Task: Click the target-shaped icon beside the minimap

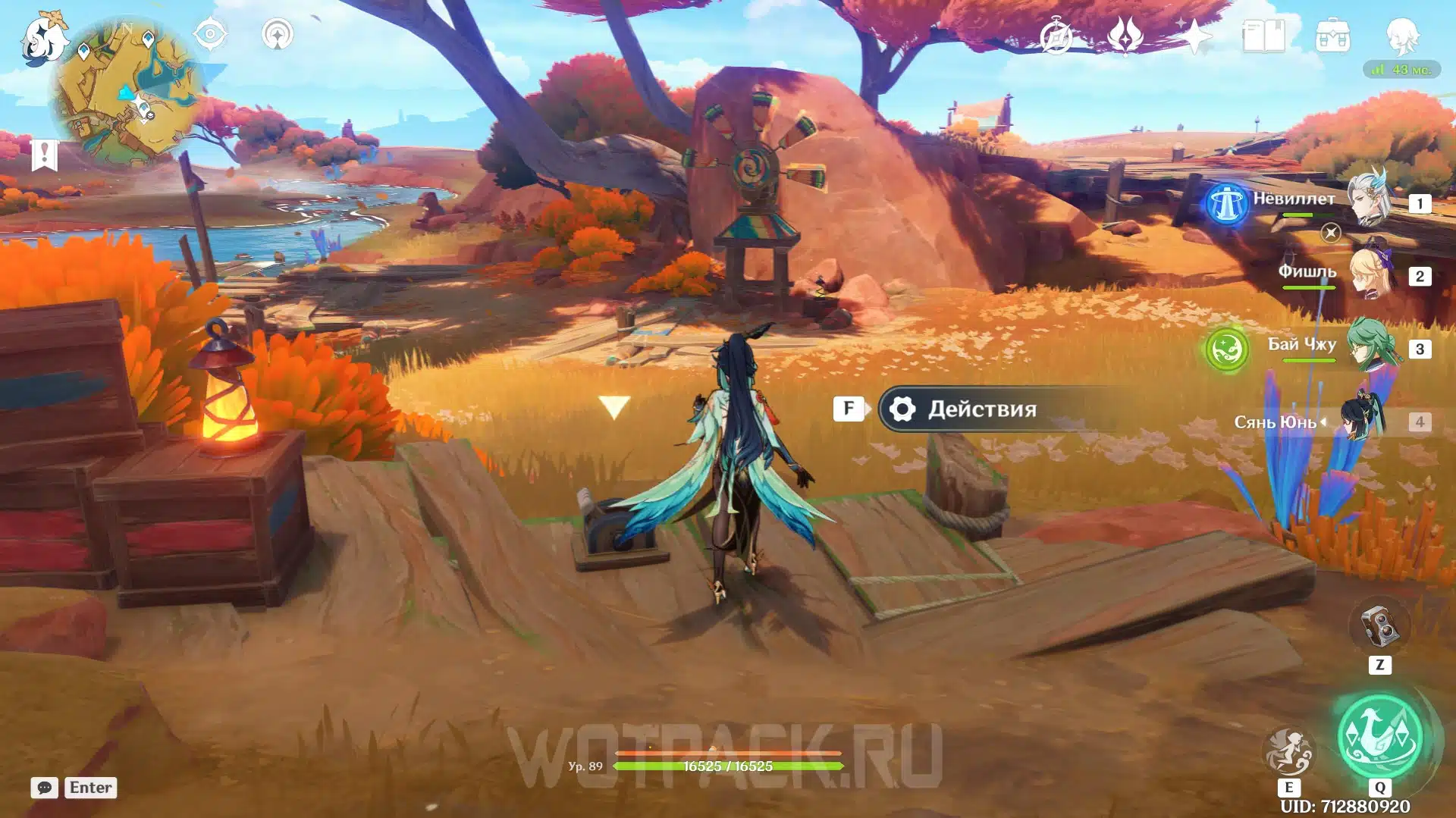Action: click(x=210, y=34)
